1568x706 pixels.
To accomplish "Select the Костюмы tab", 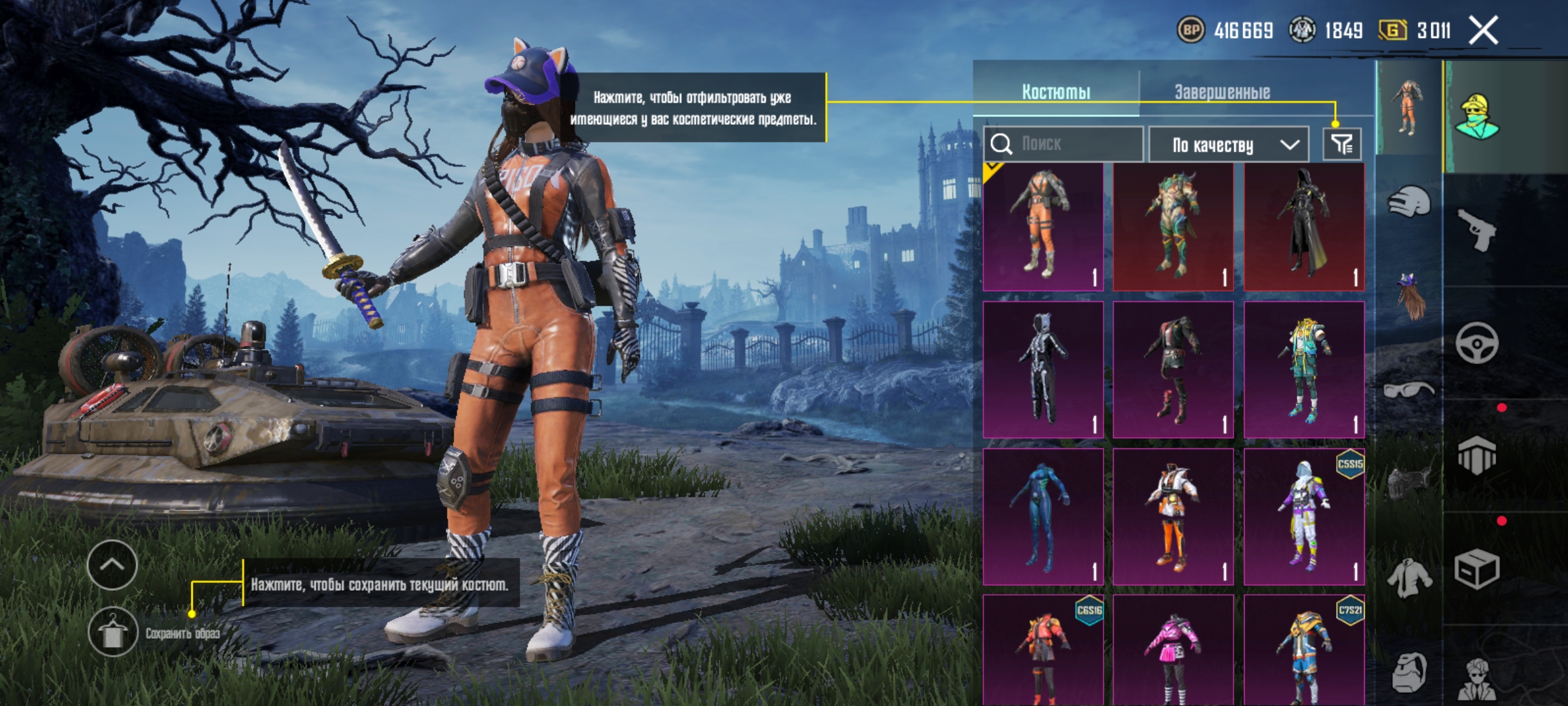I will coord(1056,92).
